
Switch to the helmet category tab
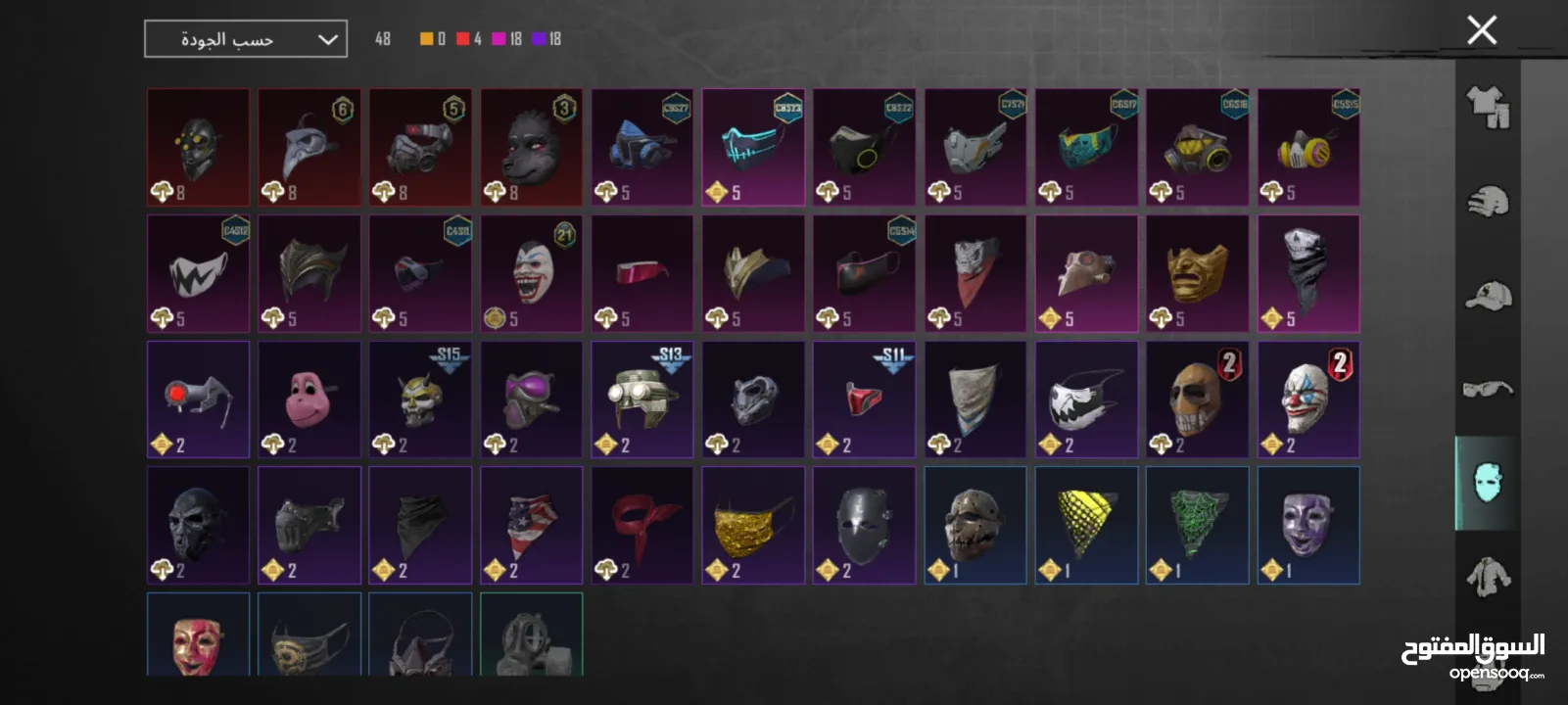[1487, 202]
